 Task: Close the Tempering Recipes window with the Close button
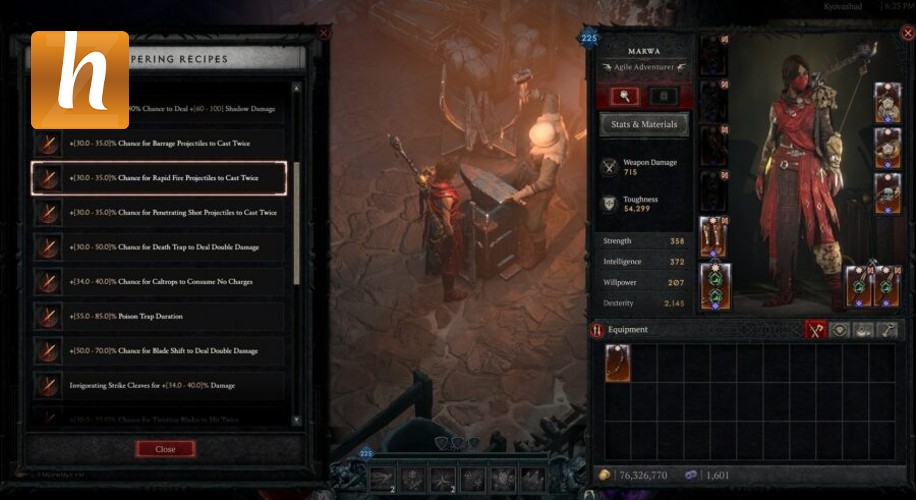[x=165, y=449]
